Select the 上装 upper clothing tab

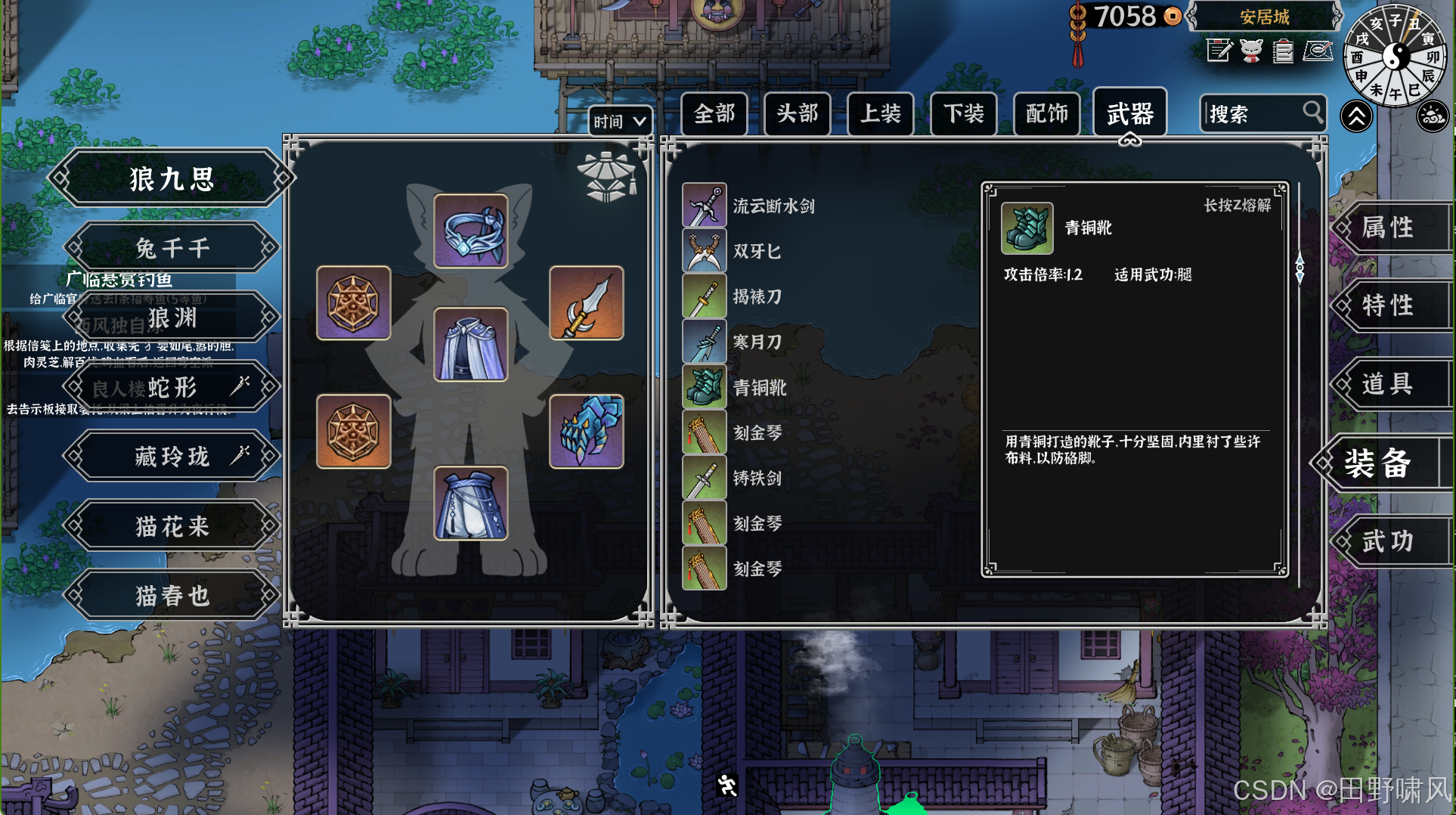click(880, 114)
